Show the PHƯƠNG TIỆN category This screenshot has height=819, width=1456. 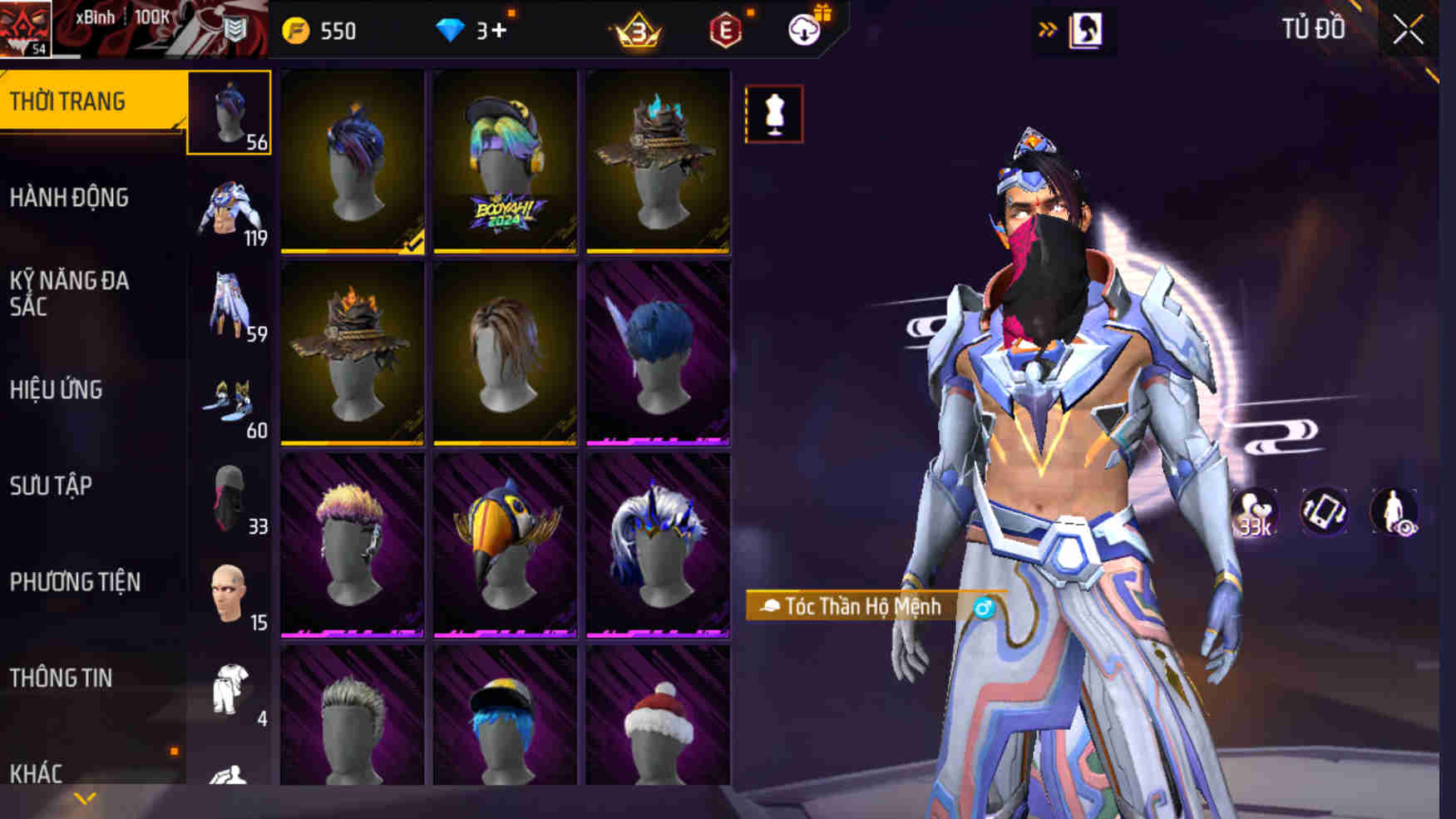[75, 582]
